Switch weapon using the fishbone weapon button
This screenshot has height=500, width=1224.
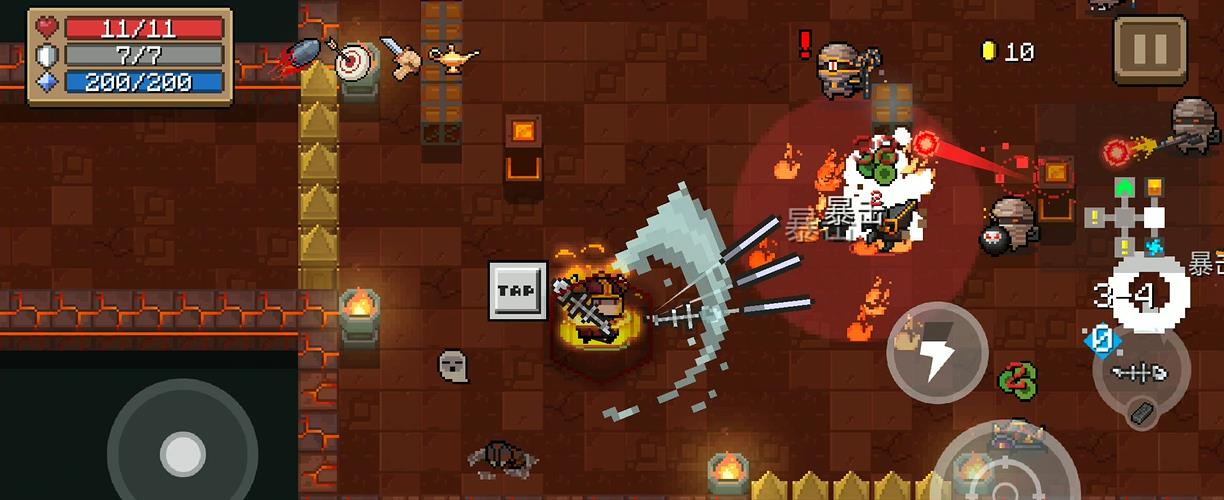coord(1142,373)
